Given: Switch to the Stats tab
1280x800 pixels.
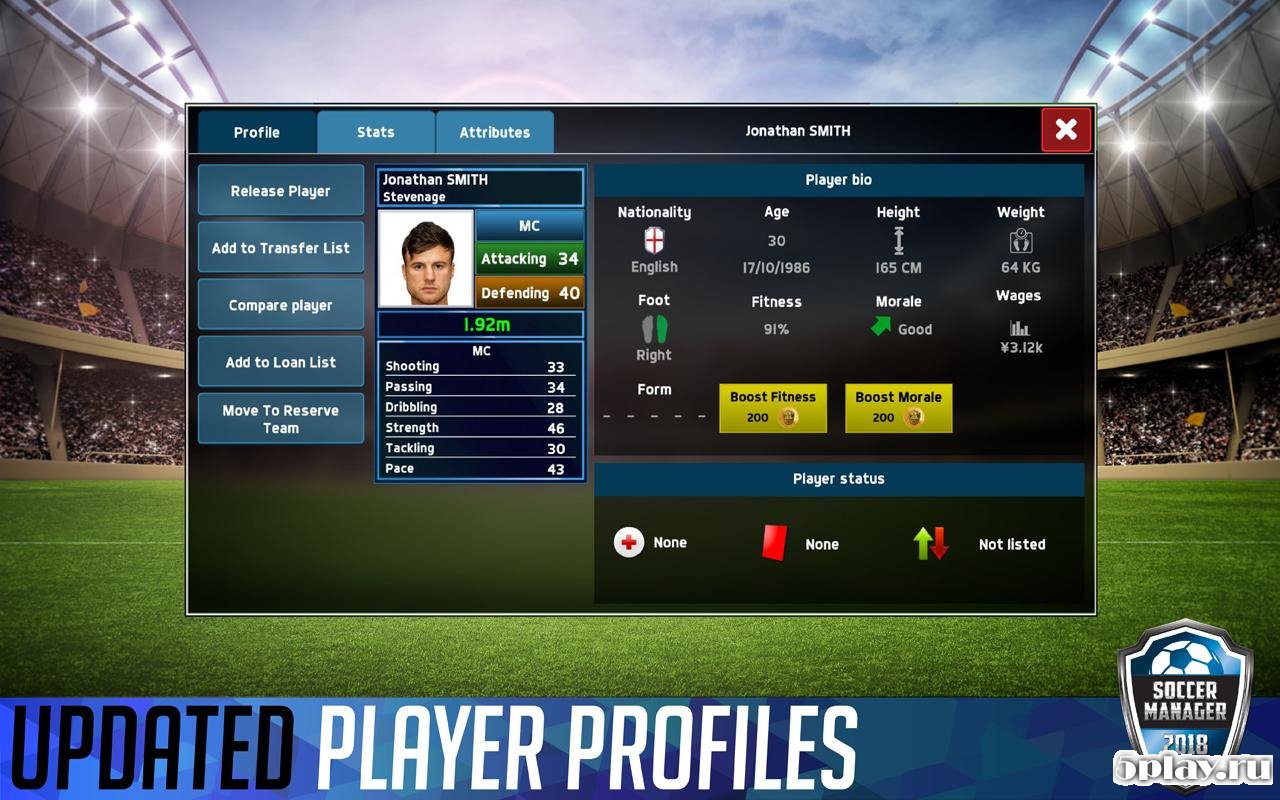Looking at the screenshot, I should tap(376, 132).
